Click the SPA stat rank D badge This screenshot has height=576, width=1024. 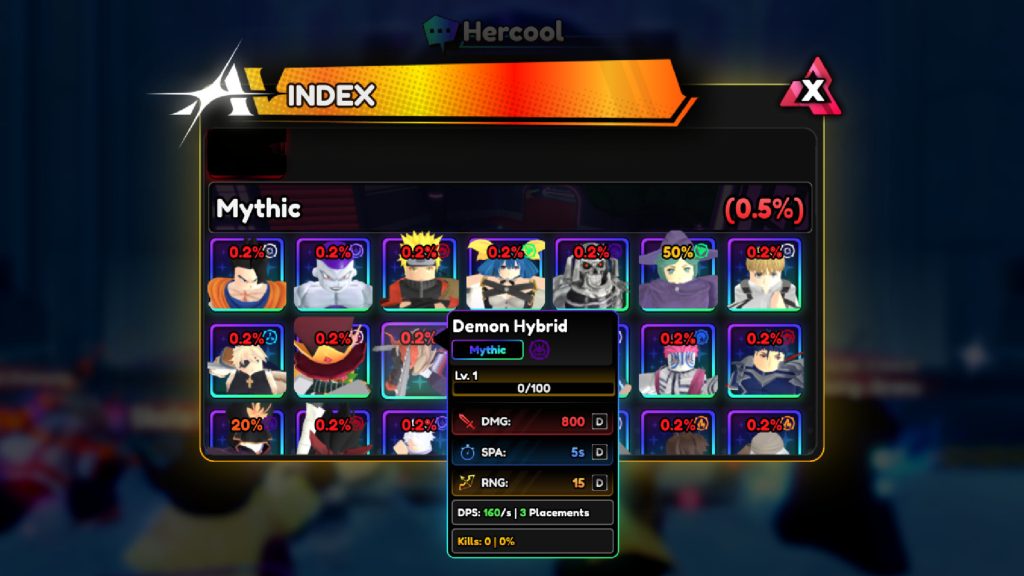tap(600, 452)
